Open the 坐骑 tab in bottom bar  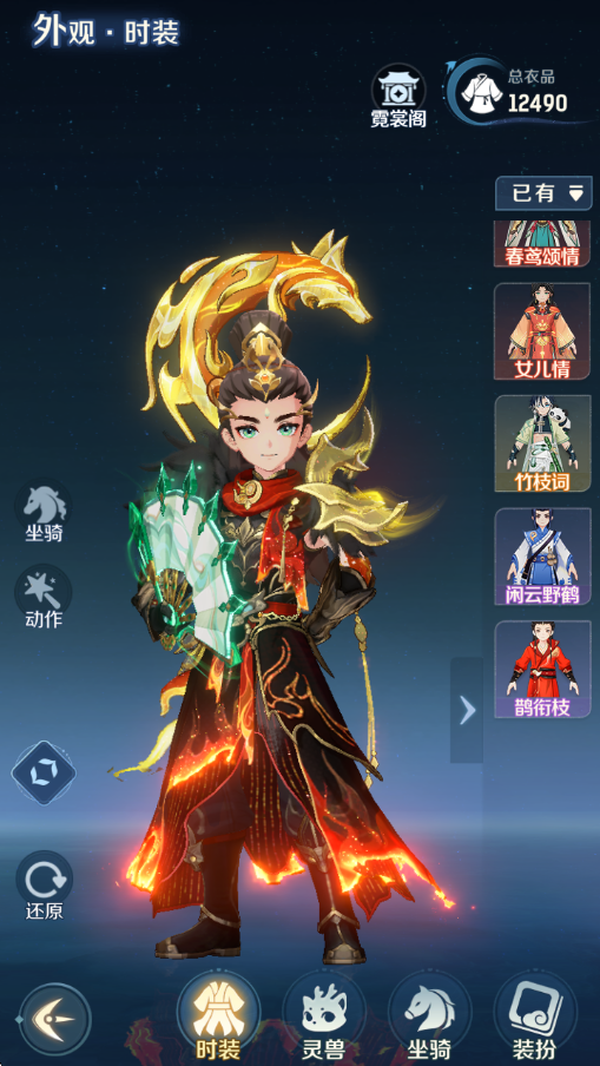[x=429, y=1017]
